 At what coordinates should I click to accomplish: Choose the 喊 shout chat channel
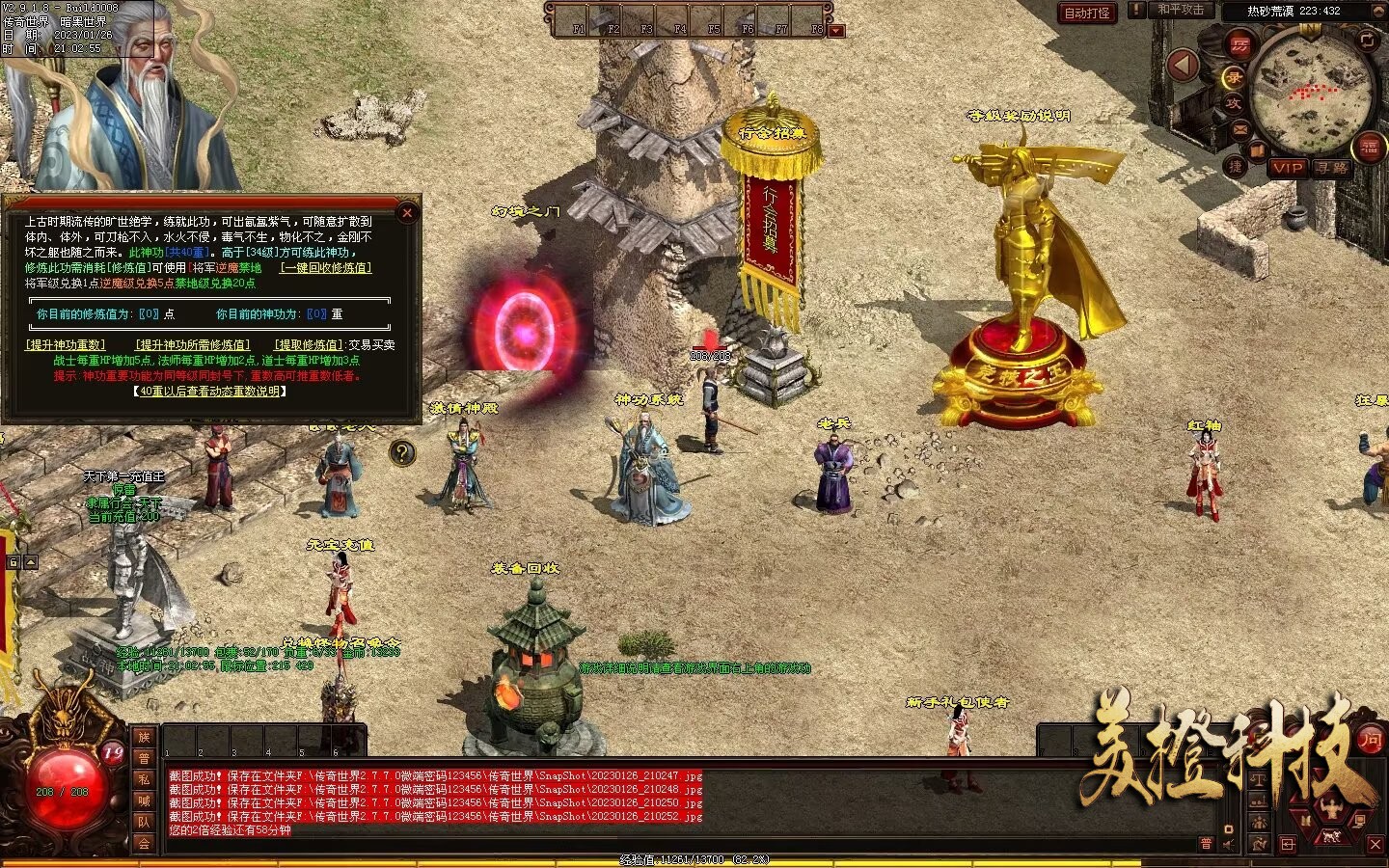click(x=144, y=800)
